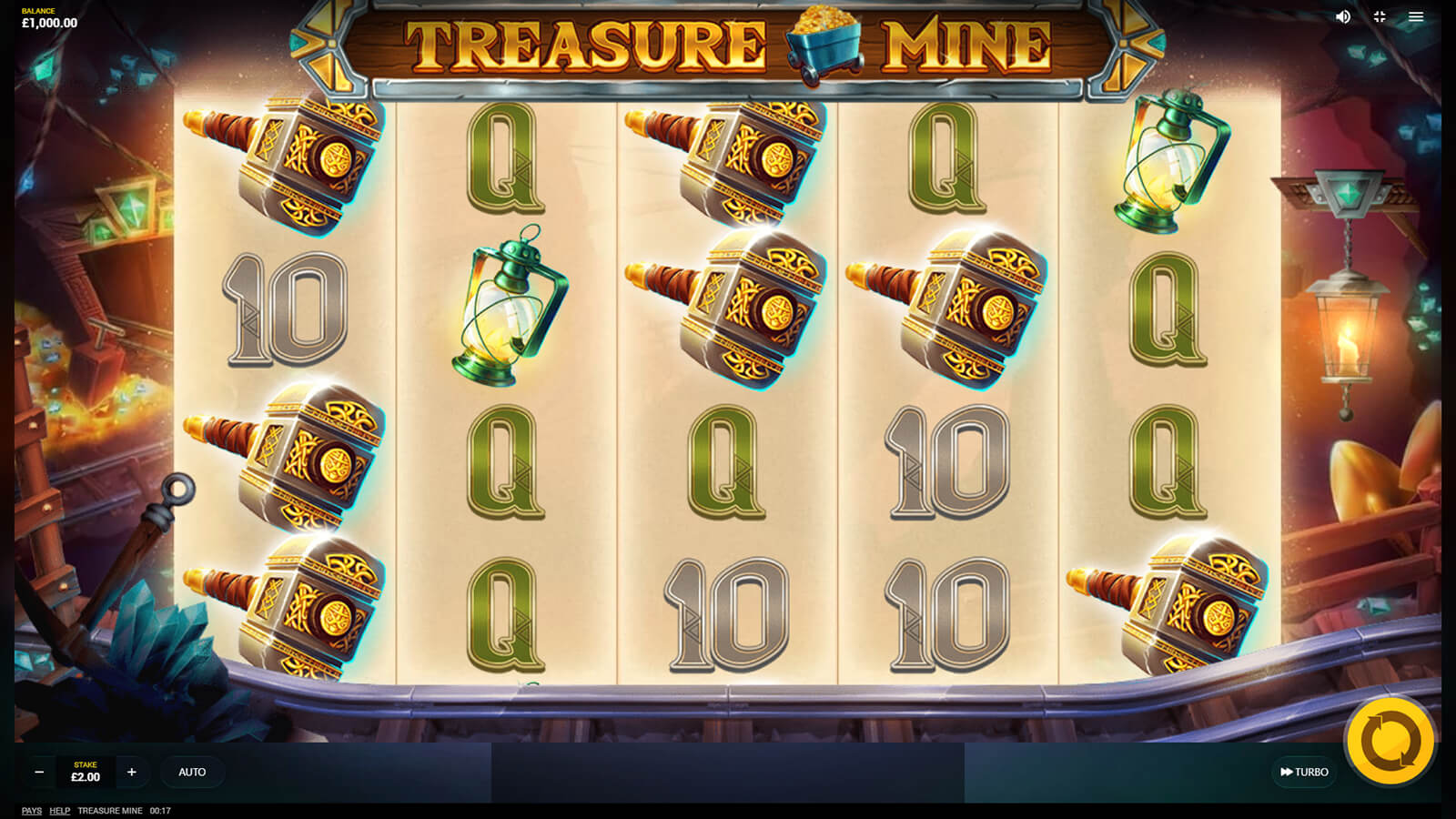Open the Auto spin options

tap(192, 772)
